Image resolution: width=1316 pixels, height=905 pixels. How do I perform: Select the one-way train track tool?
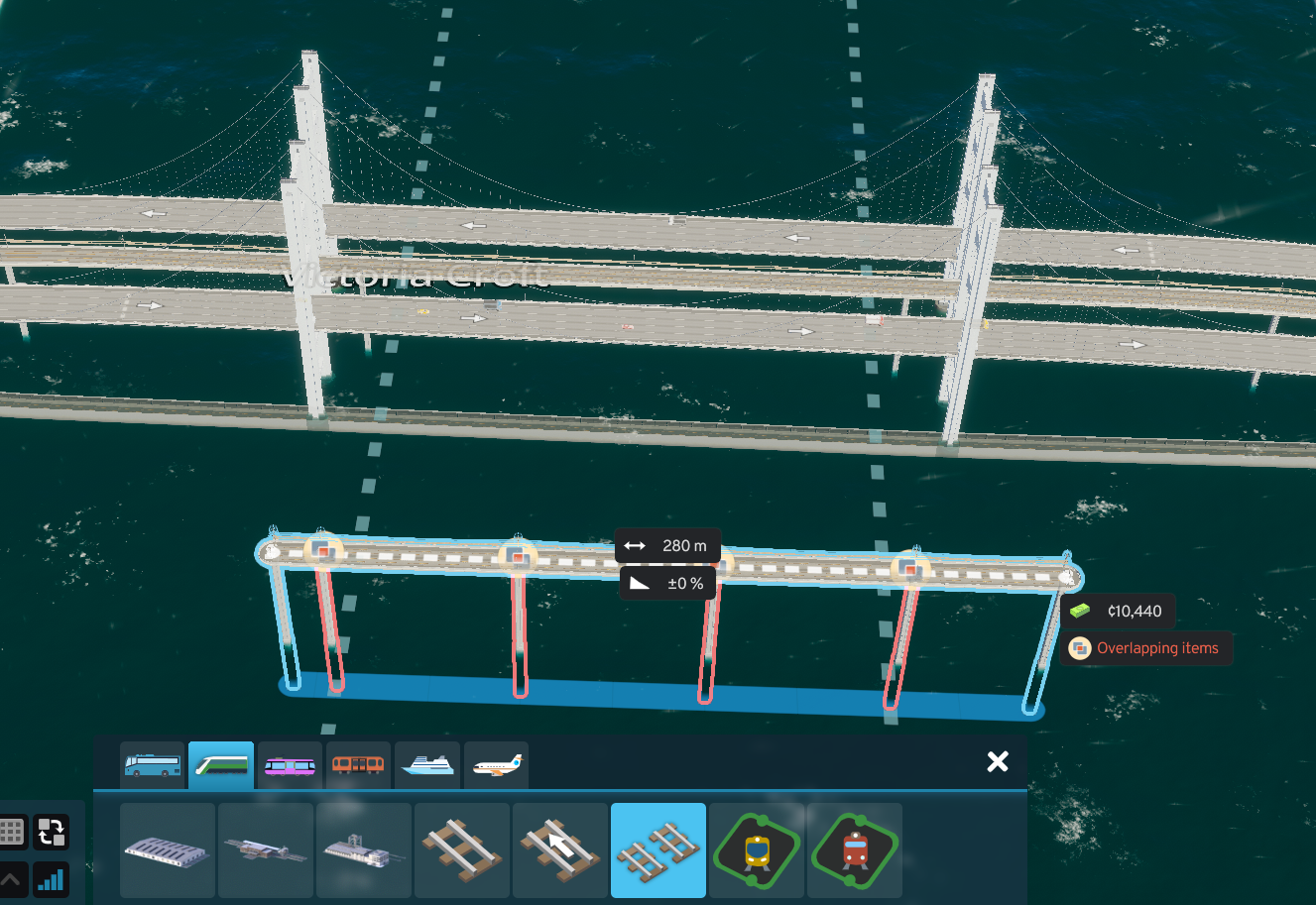coord(559,850)
